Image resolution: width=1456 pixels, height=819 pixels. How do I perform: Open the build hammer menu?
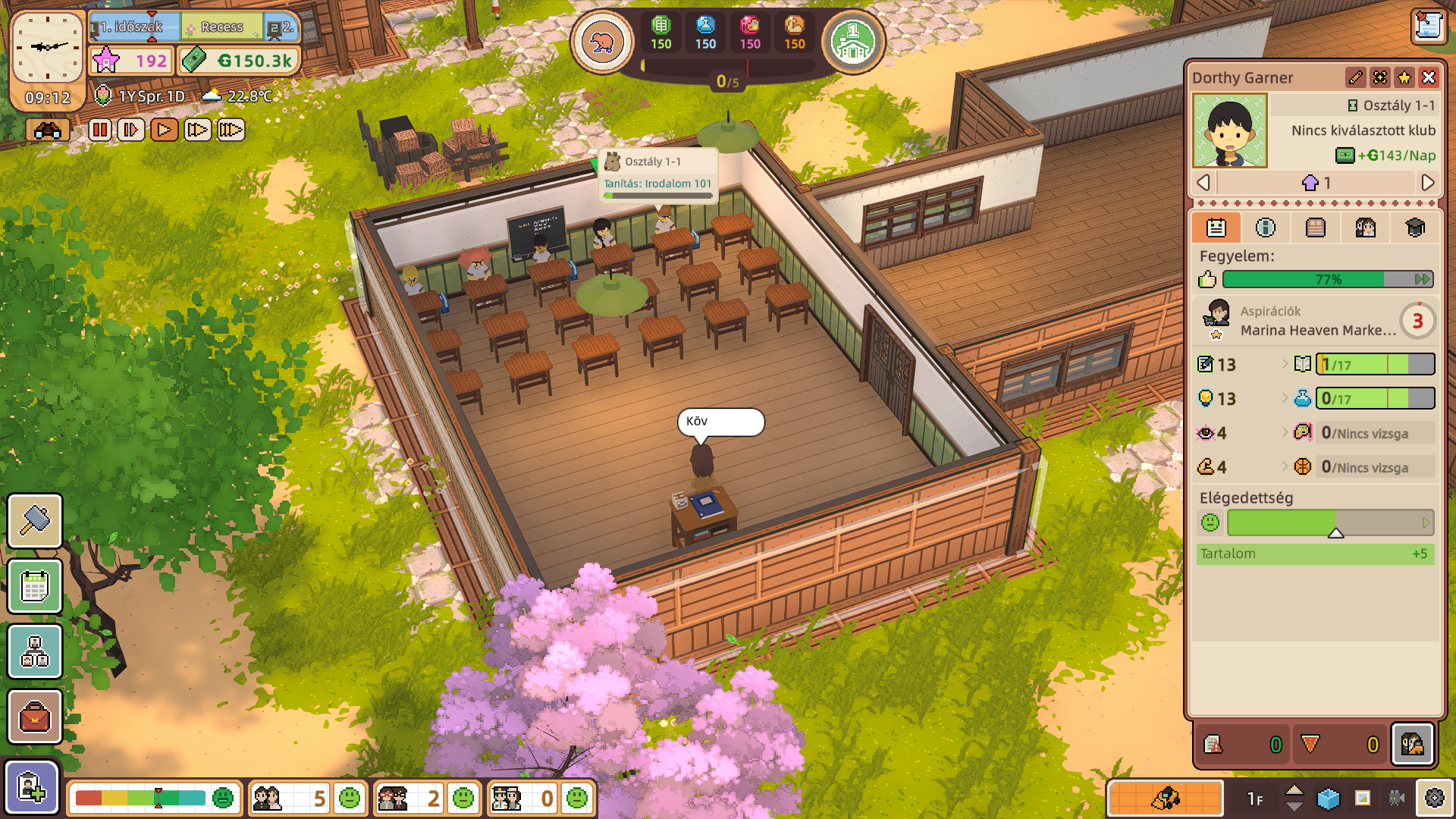coord(35,521)
